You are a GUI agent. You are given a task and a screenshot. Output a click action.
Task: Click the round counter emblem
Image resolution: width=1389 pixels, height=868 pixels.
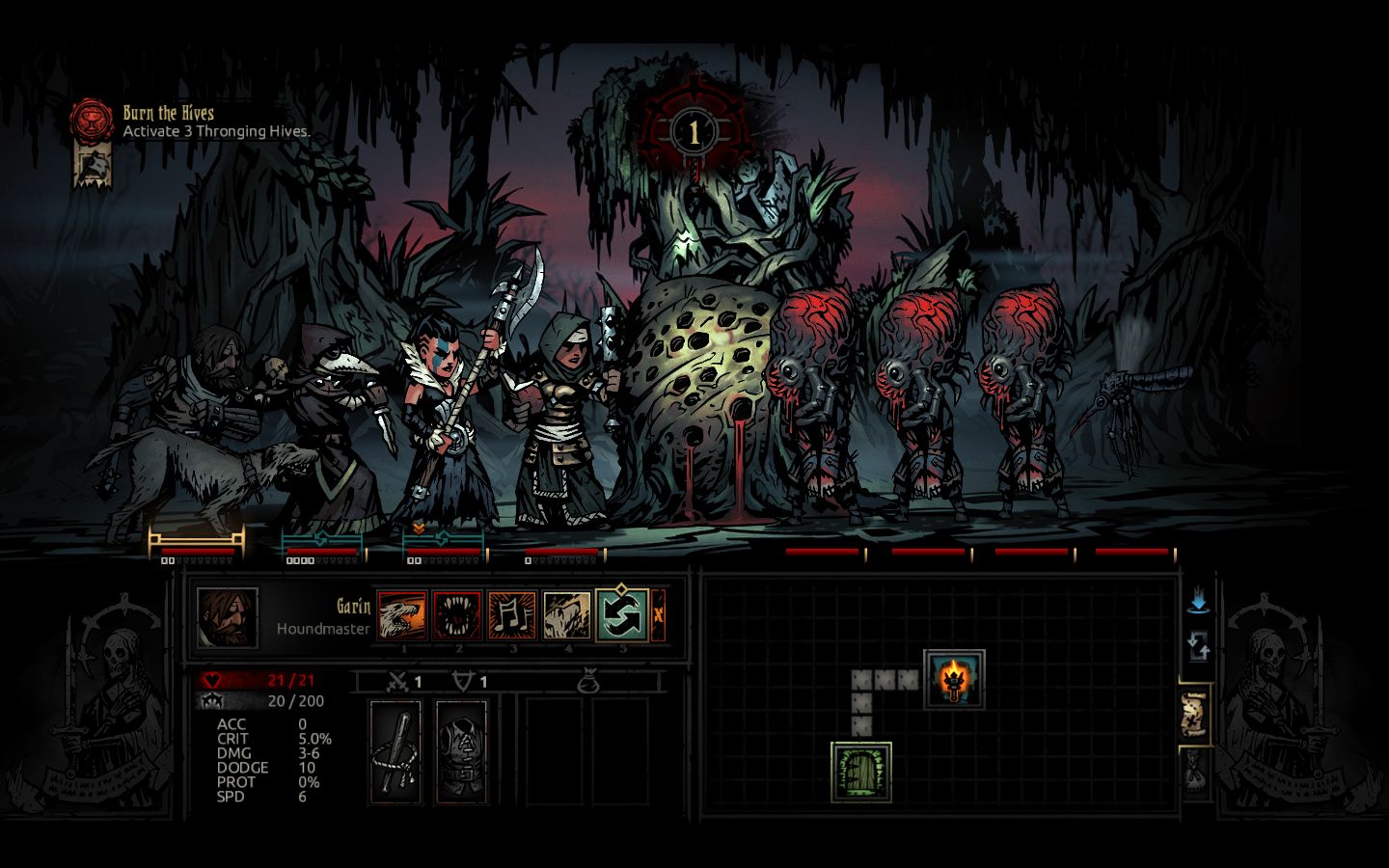point(694,132)
